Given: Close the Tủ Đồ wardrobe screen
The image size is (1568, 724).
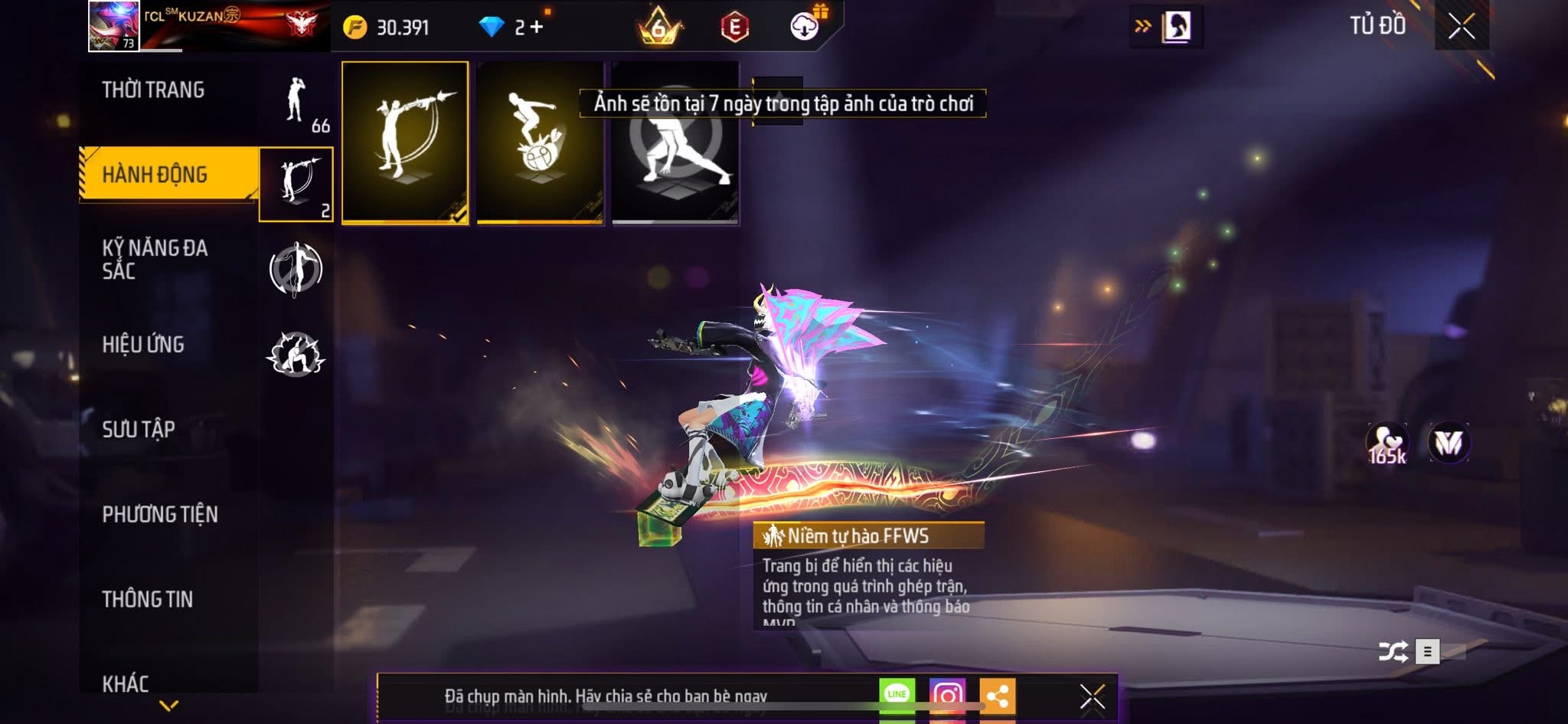Looking at the screenshot, I should (1461, 27).
